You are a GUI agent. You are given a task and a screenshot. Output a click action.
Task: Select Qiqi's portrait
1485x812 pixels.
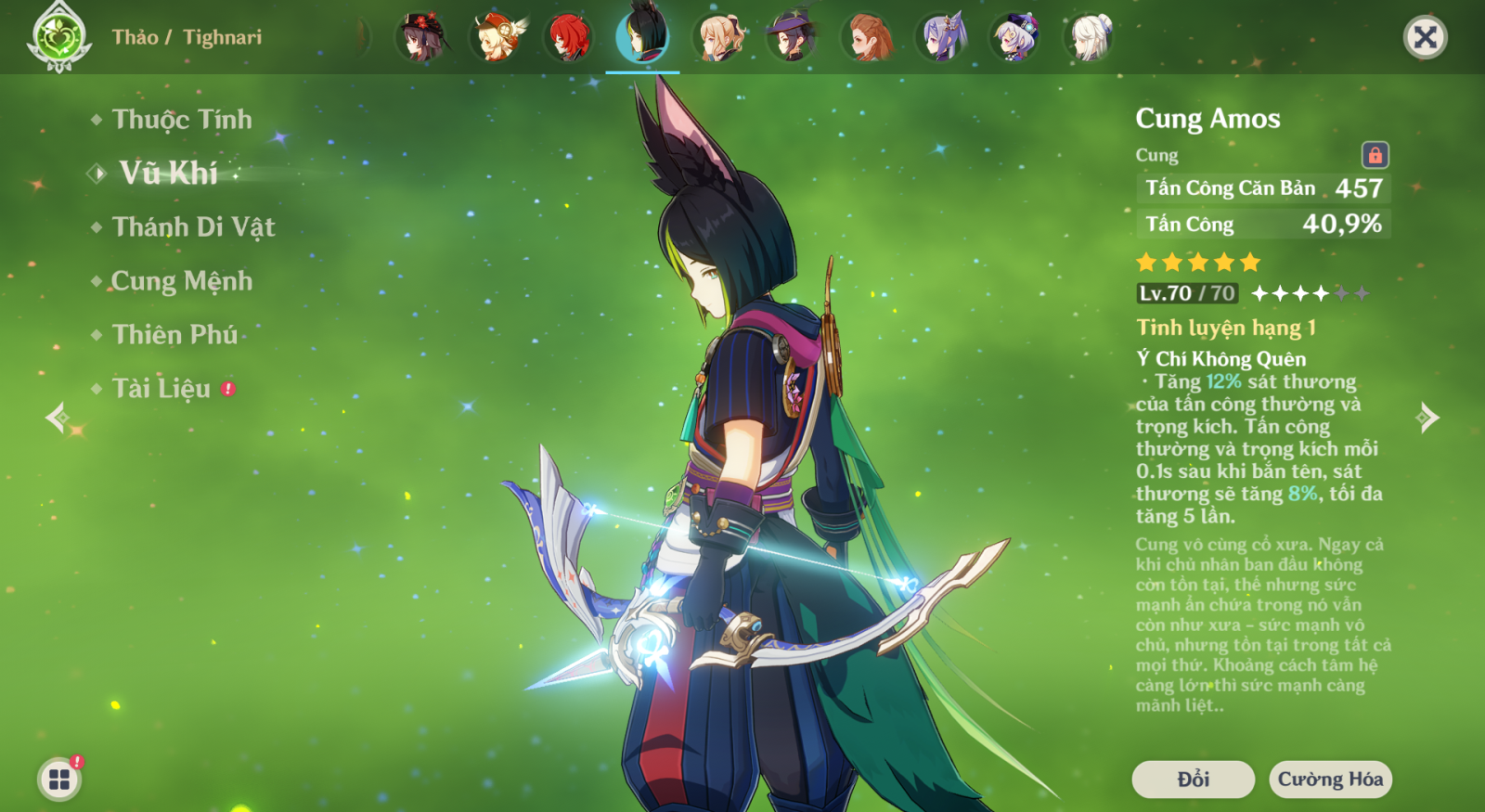coord(1014,38)
